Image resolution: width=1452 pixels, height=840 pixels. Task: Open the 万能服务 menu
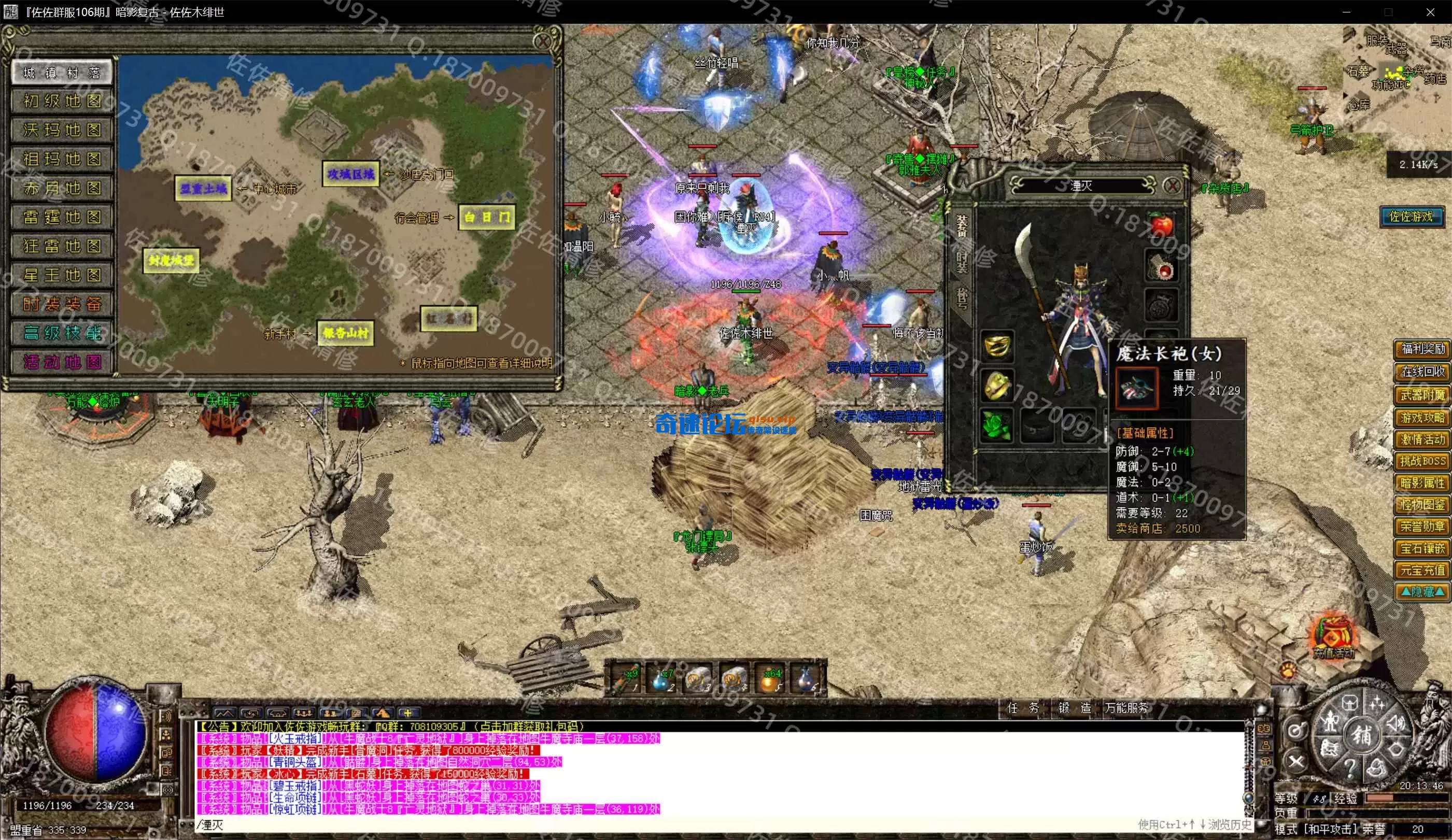point(1126,708)
